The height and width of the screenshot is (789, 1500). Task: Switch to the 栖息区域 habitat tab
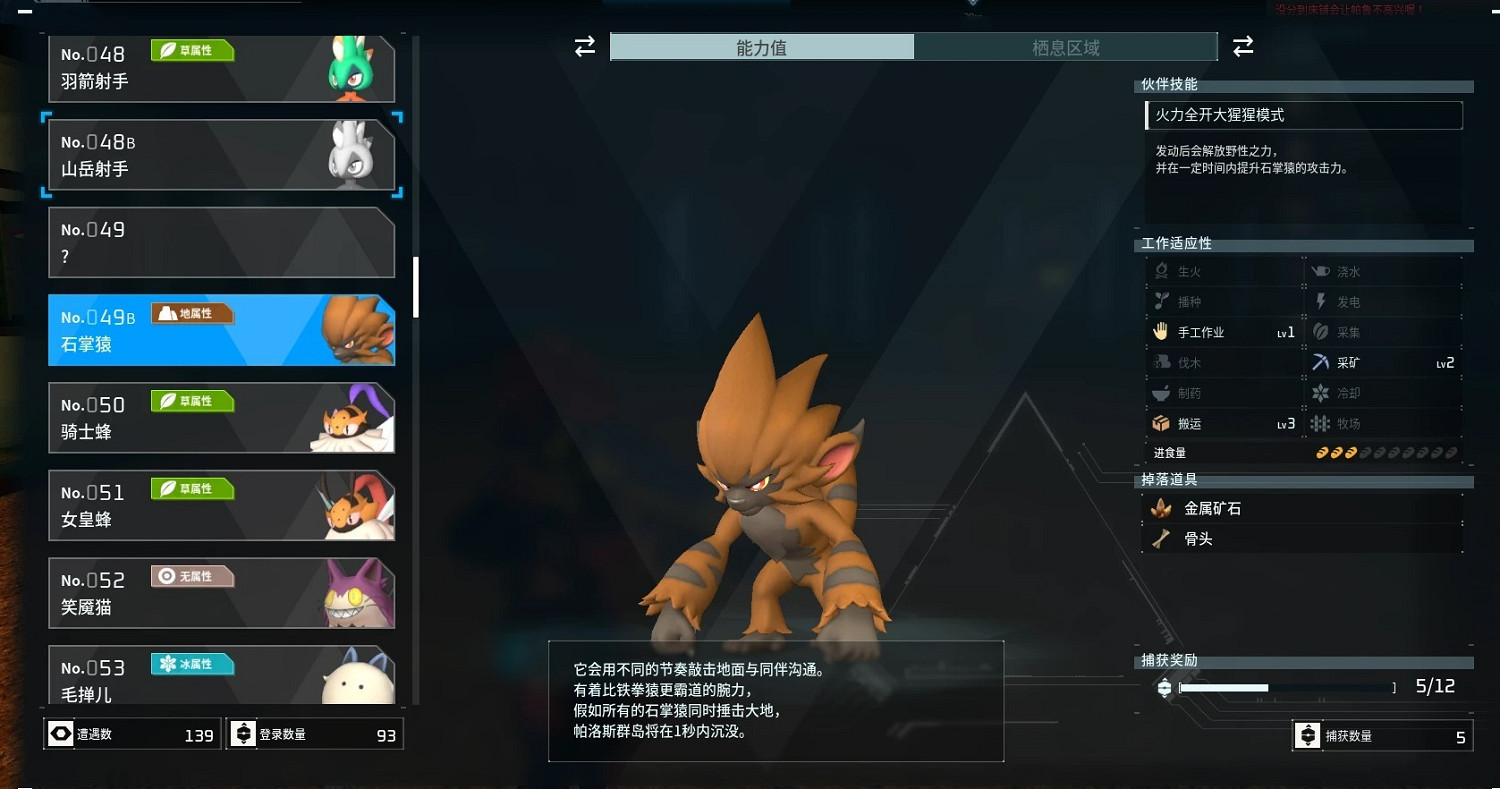tap(1066, 46)
